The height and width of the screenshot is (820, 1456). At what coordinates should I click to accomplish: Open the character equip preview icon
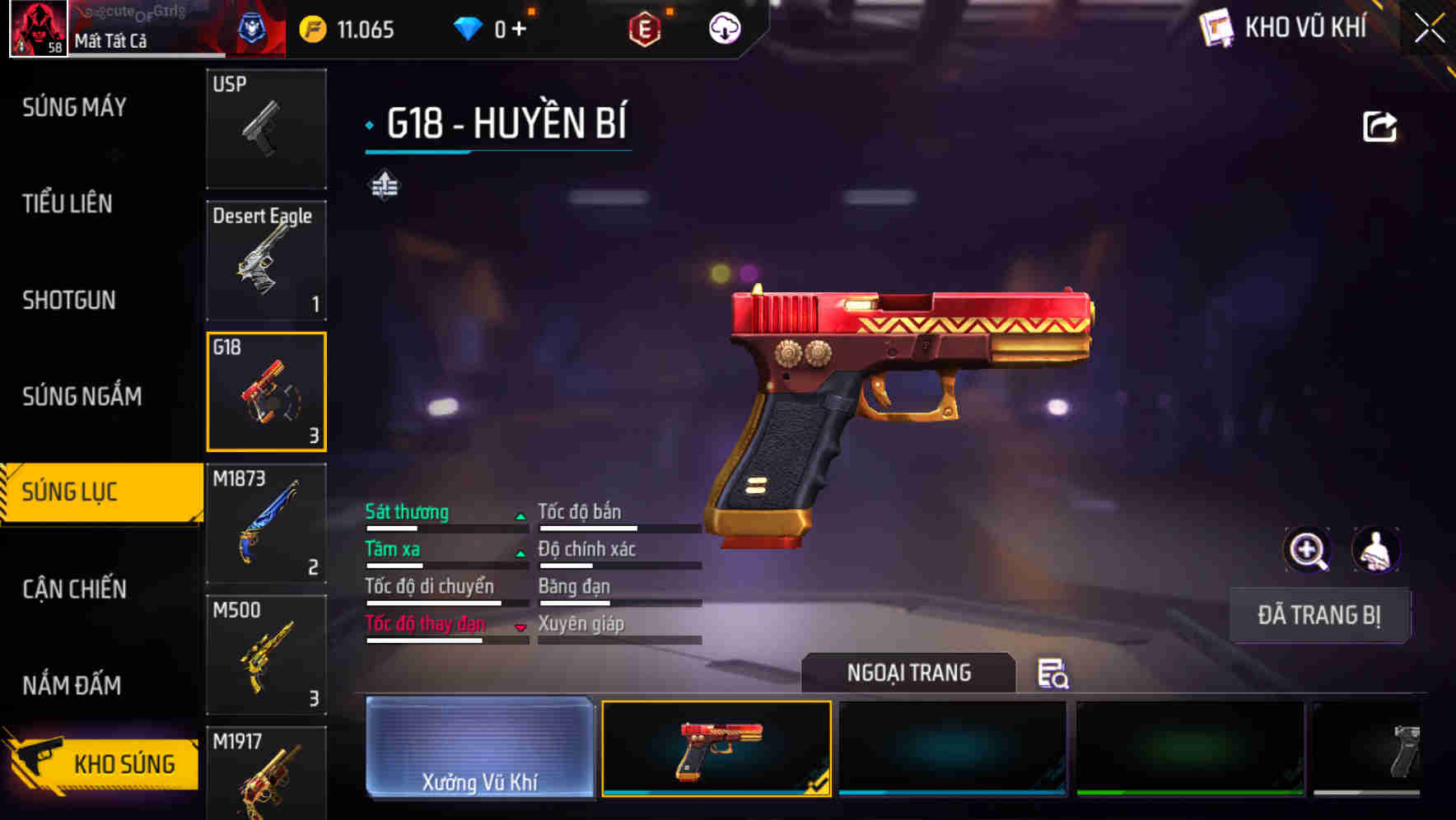click(1376, 549)
